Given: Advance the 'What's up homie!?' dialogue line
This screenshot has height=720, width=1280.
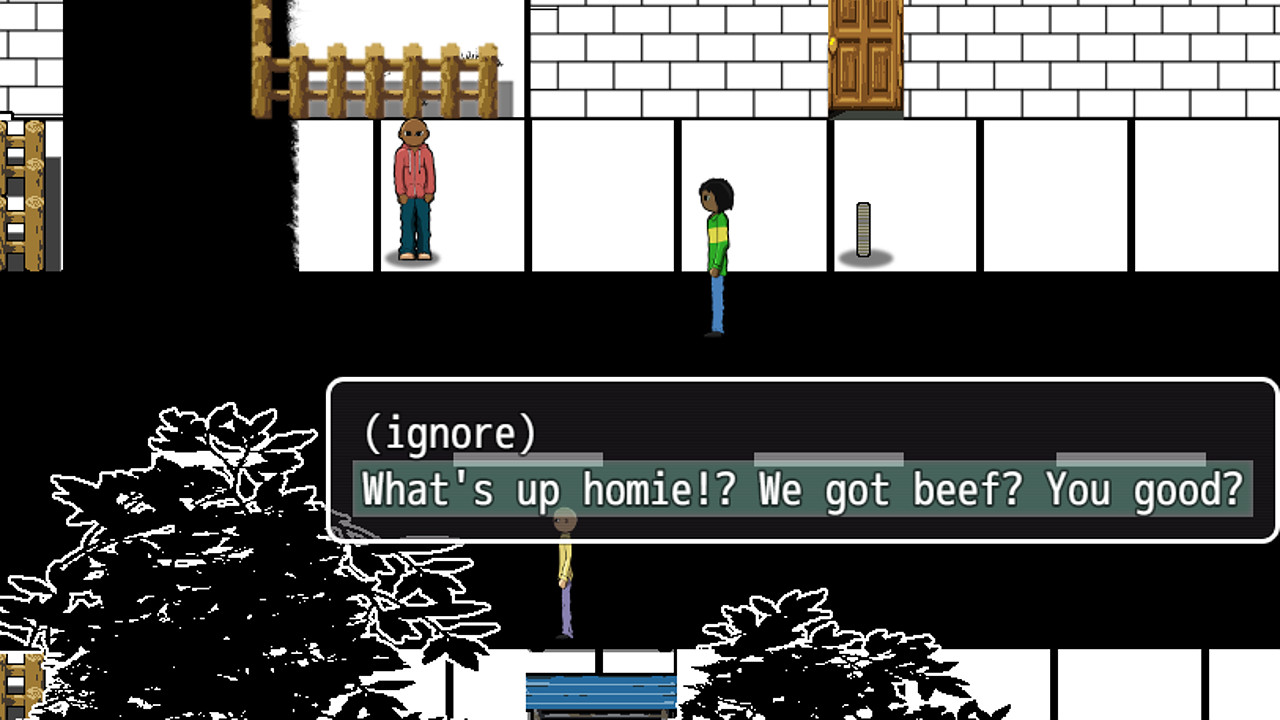Looking at the screenshot, I should [800, 490].
